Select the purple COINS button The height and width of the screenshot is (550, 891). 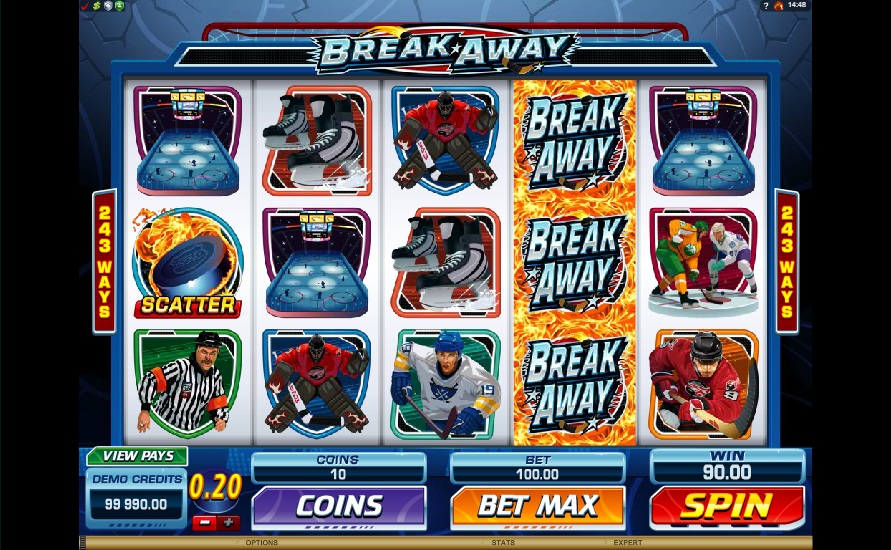pos(338,506)
